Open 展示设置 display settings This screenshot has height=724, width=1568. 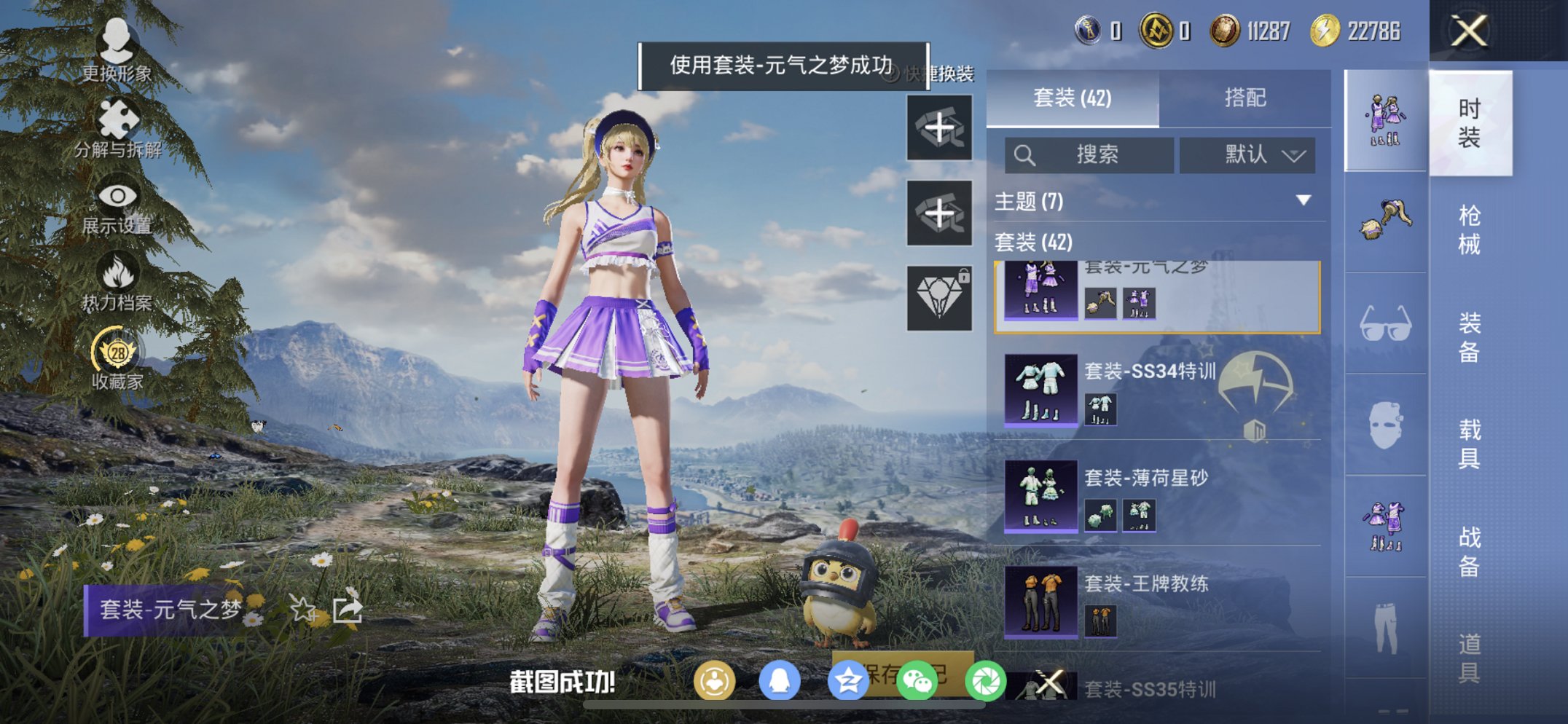tap(117, 197)
